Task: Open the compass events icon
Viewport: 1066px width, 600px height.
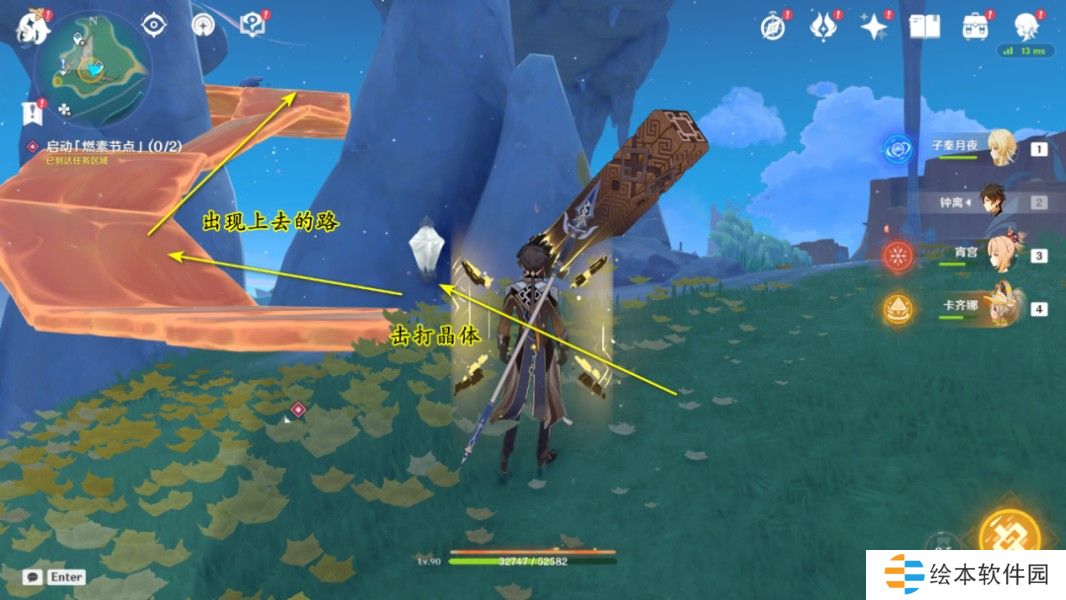Action: [773, 26]
